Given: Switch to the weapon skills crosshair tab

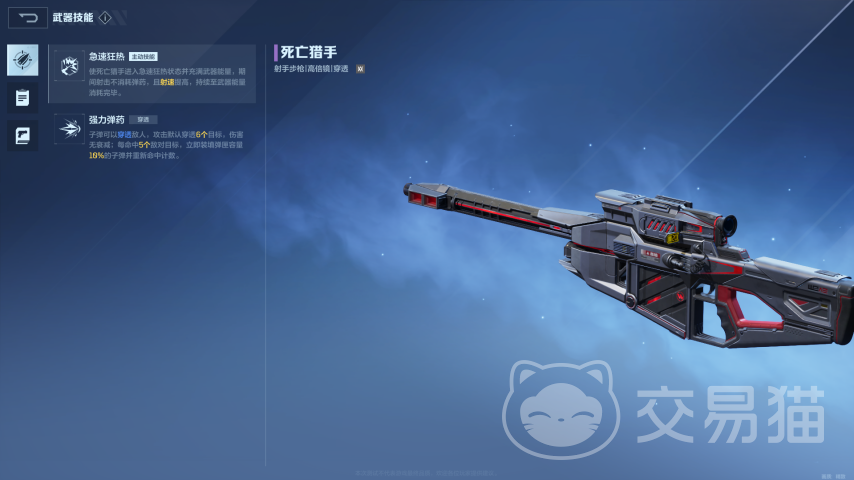Looking at the screenshot, I should pyautogui.click(x=22, y=60).
